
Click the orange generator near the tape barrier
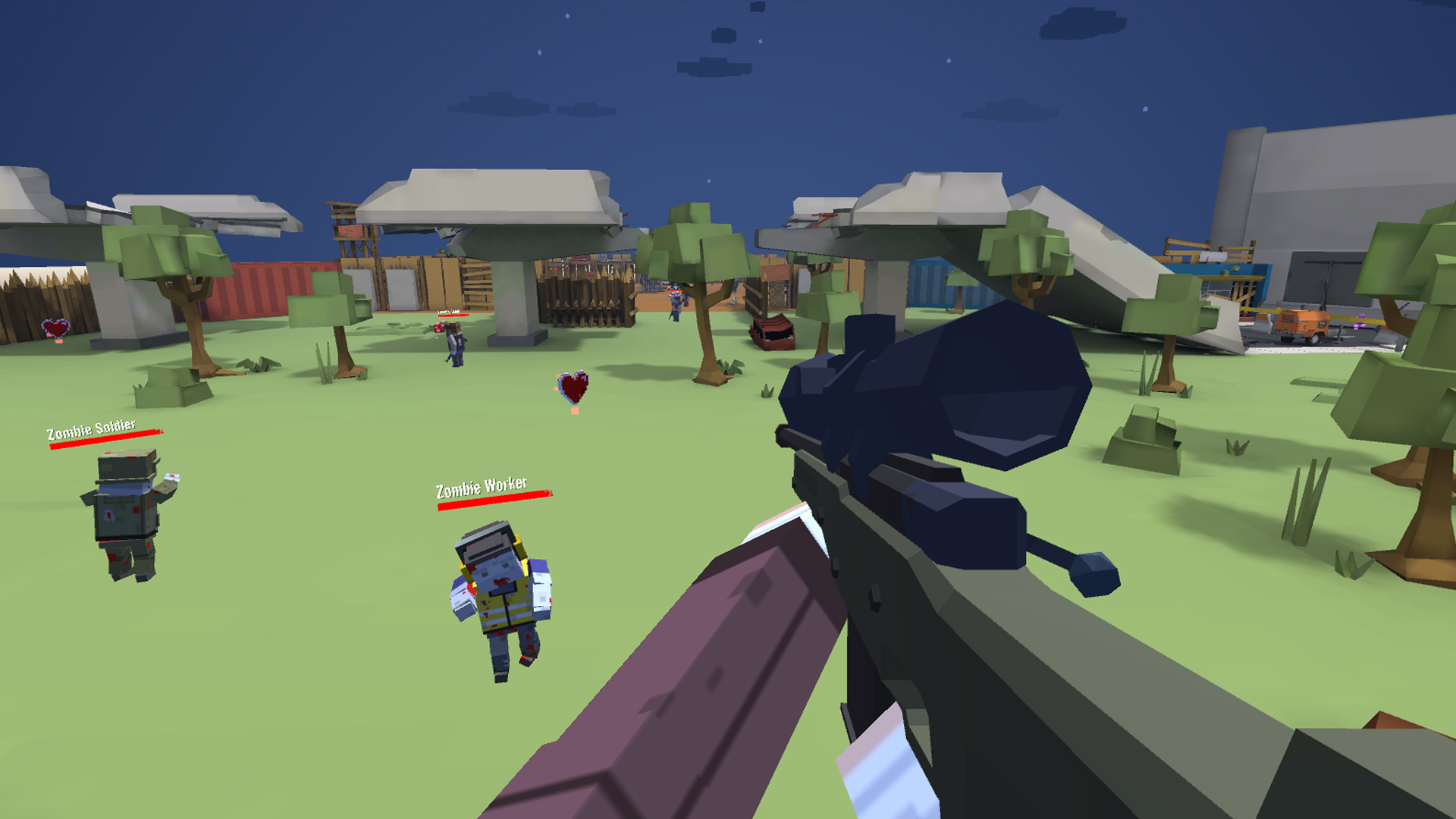point(1301,325)
